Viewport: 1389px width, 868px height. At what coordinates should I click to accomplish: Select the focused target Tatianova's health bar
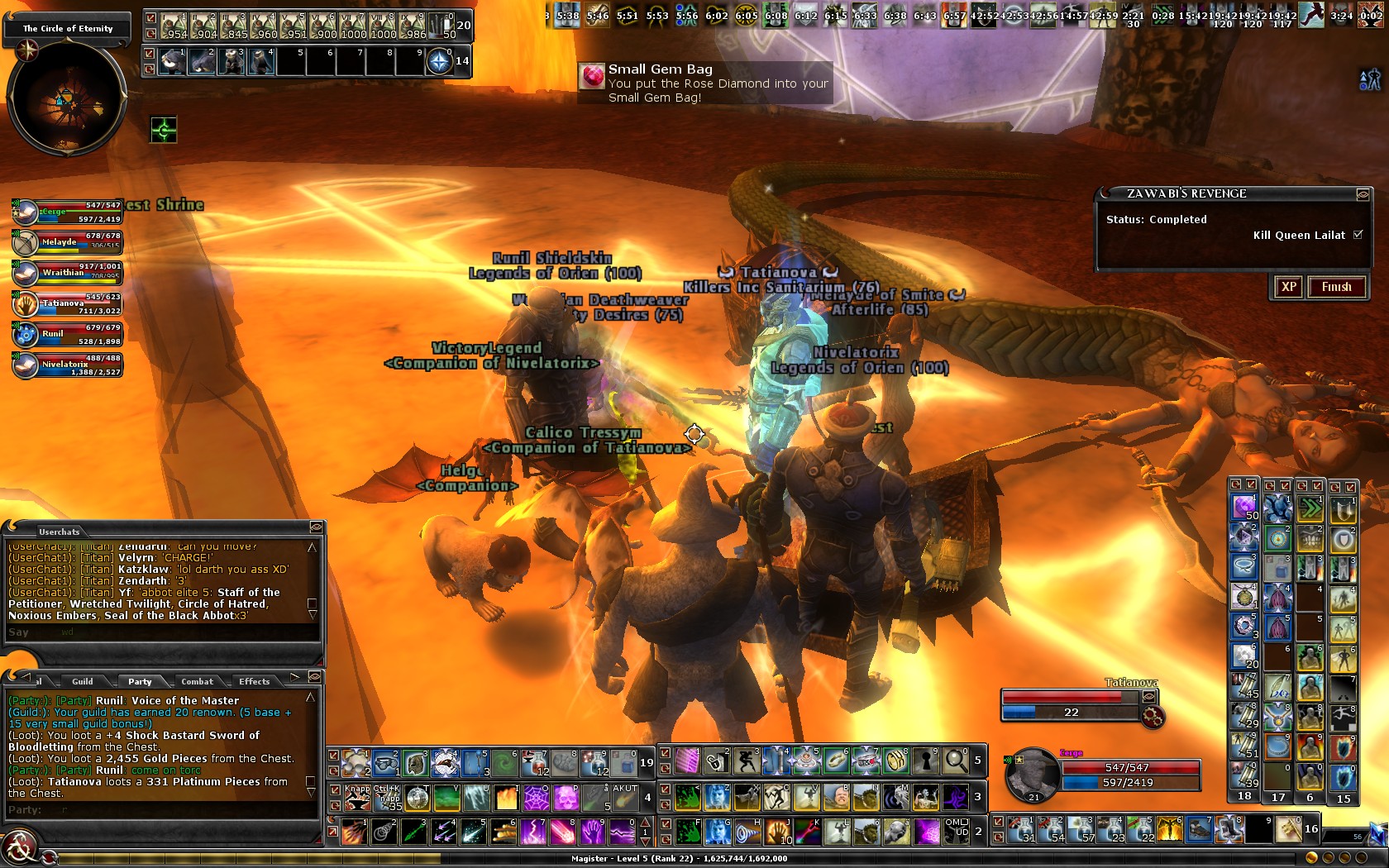1069,697
